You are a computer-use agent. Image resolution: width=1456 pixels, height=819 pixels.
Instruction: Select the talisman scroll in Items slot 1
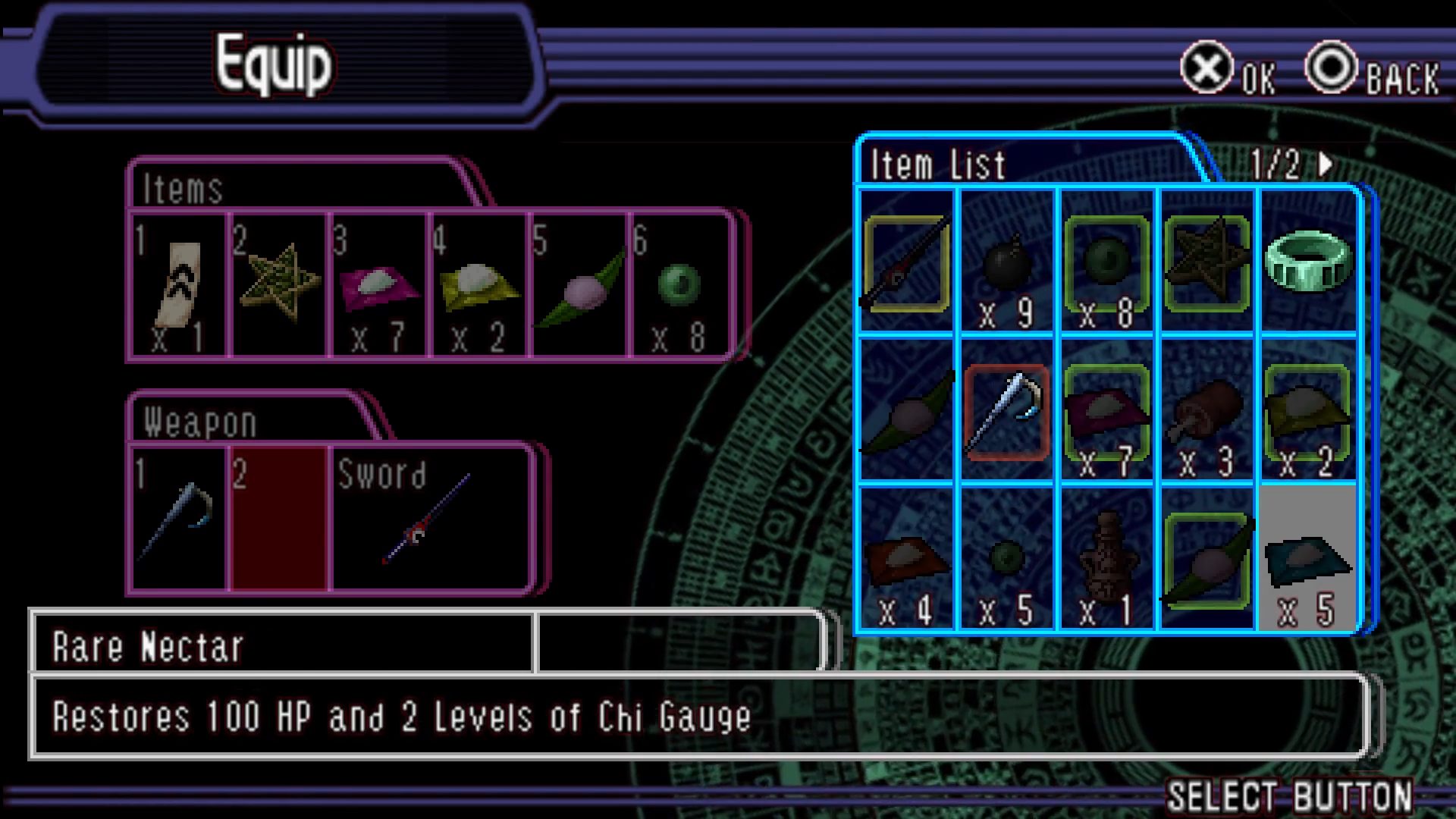click(x=179, y=286)
